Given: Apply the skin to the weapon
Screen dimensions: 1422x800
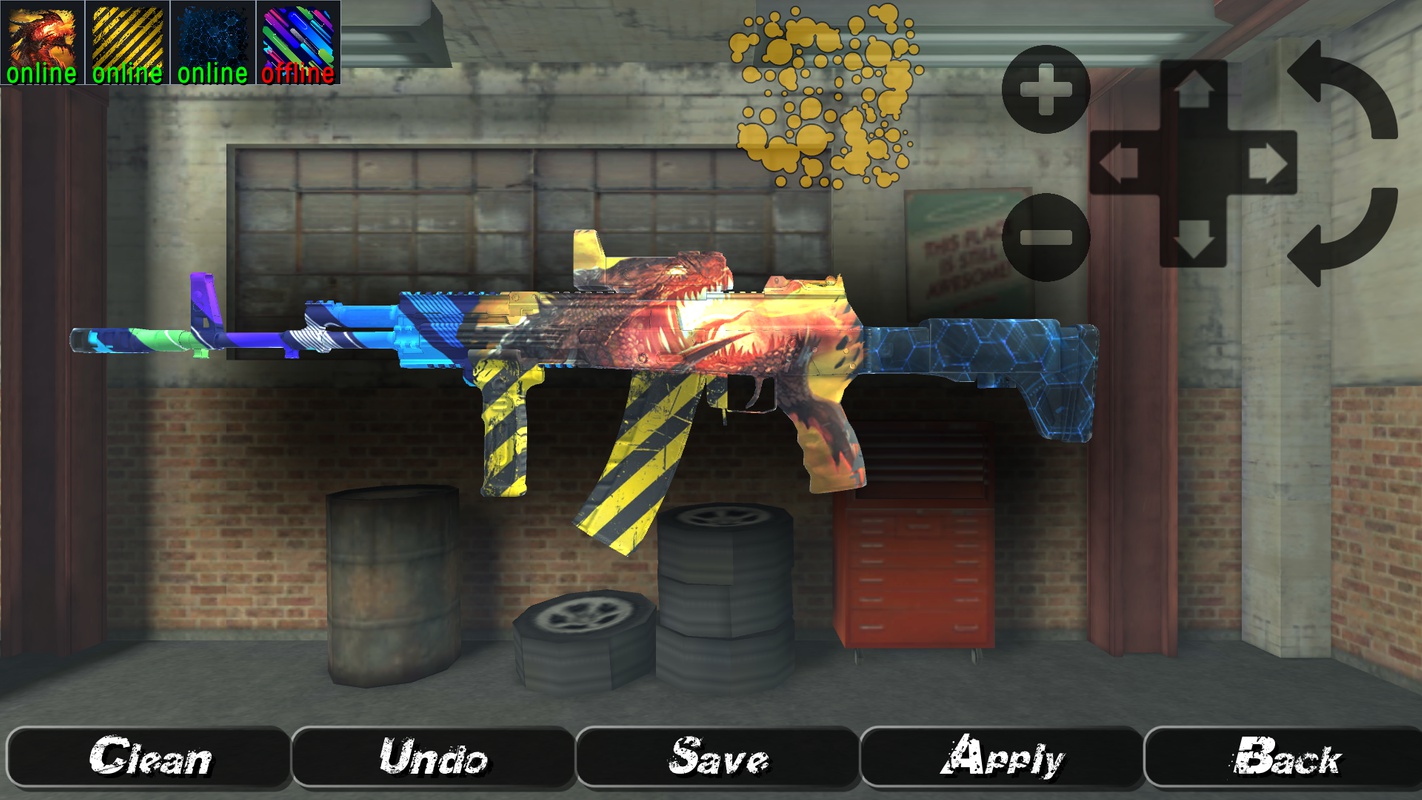Looking at the screenshot, I should click(x=1001, y=758).
